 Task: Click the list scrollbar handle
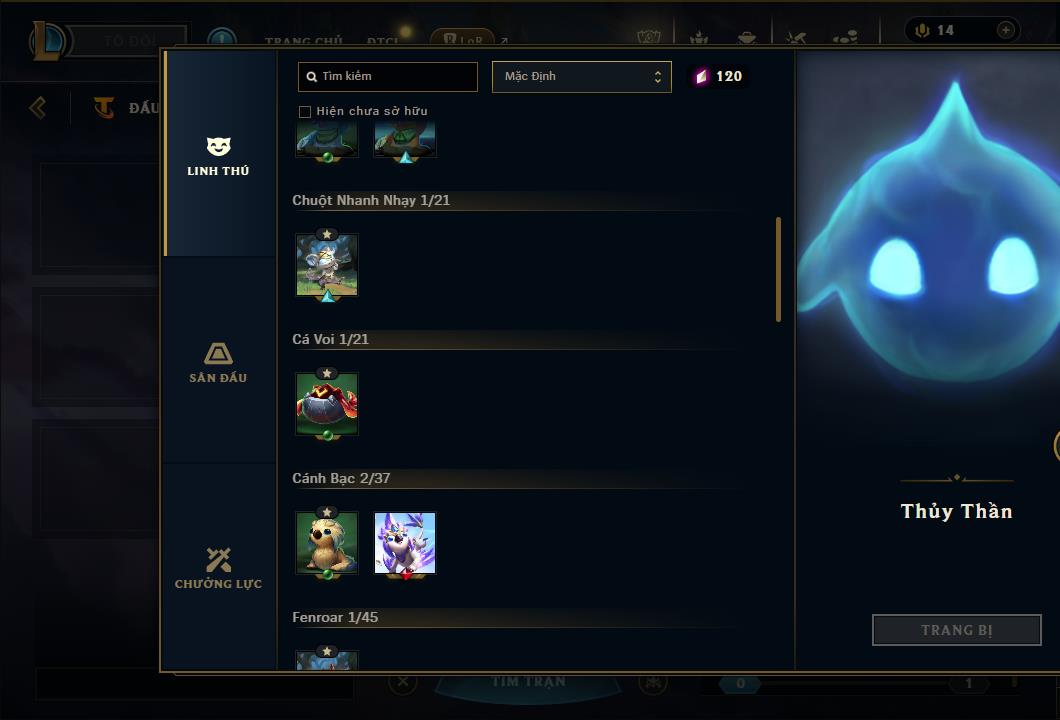point(778,269)
